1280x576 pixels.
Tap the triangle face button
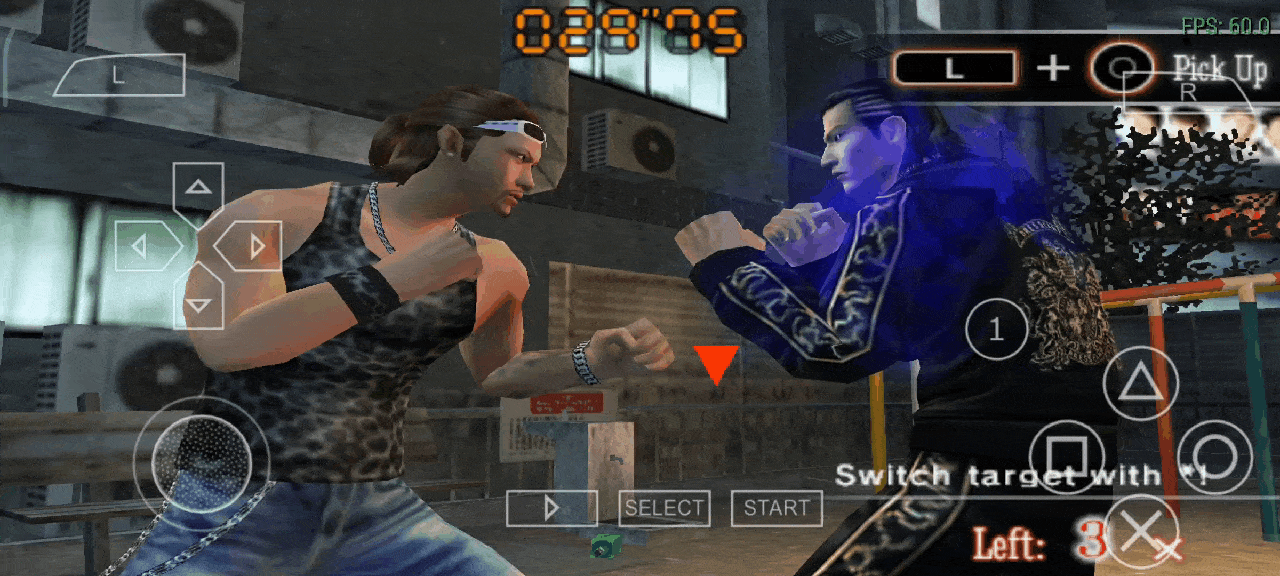[x=1140, y=384]
